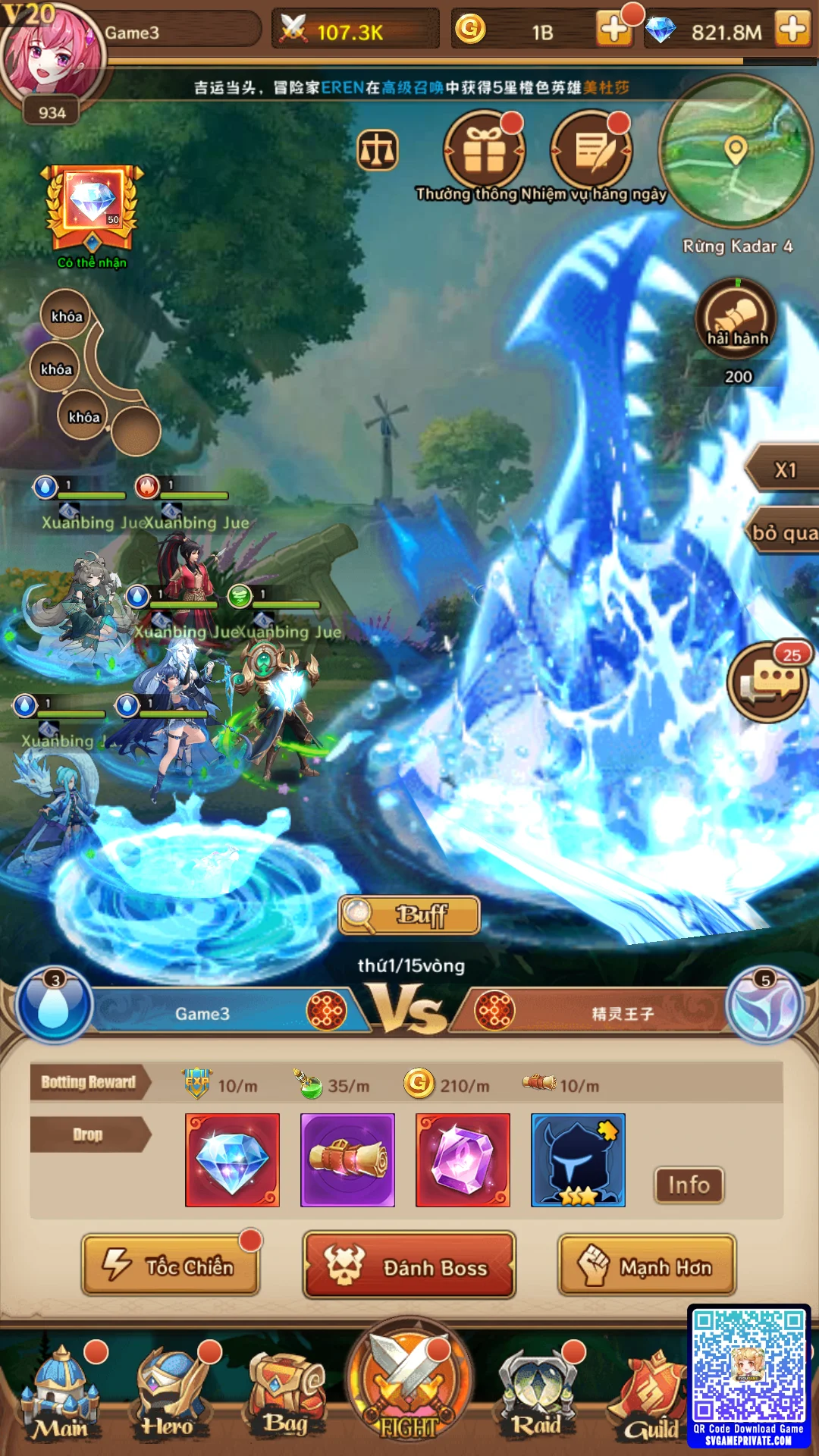819x1456 pixels.
Task: Open the daily missions scroll icon
Action: 591,151
